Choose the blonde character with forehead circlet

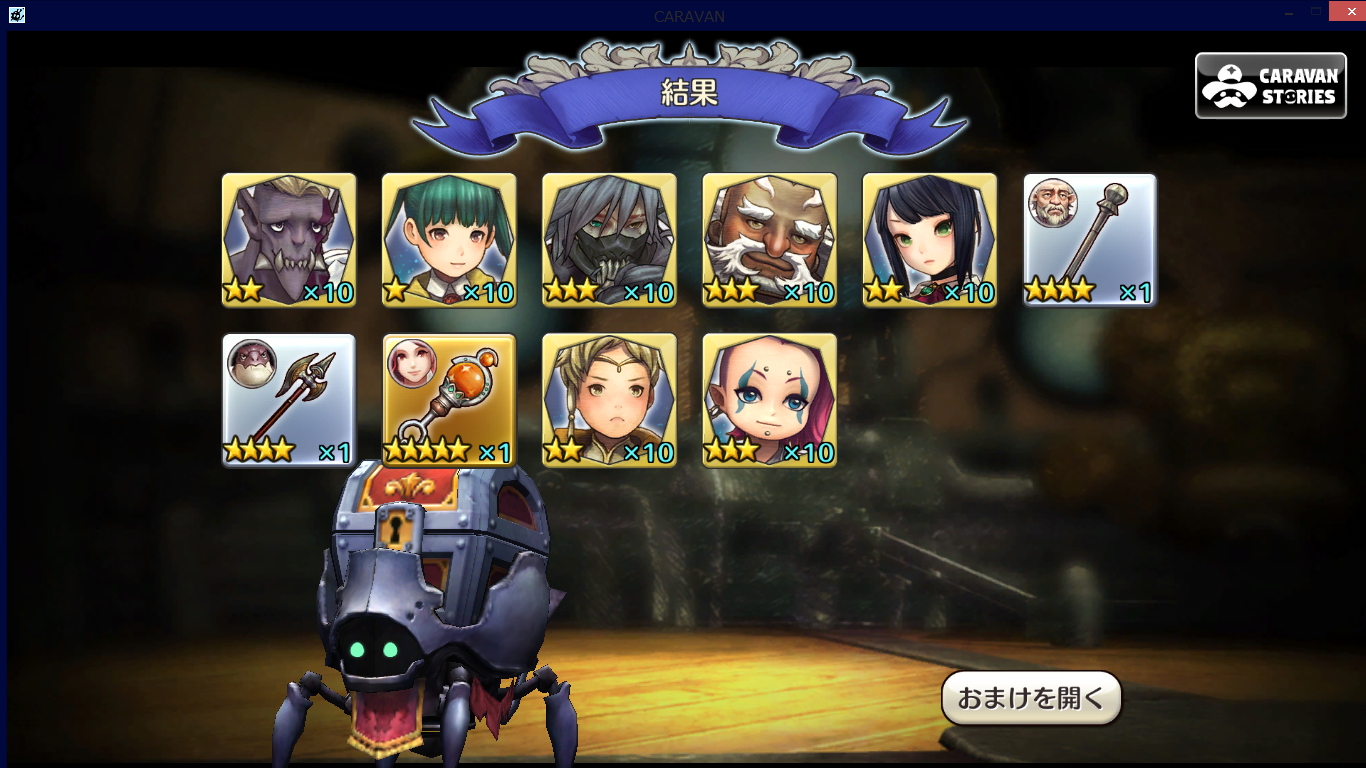pyautogui.click(x=609, y=400)
